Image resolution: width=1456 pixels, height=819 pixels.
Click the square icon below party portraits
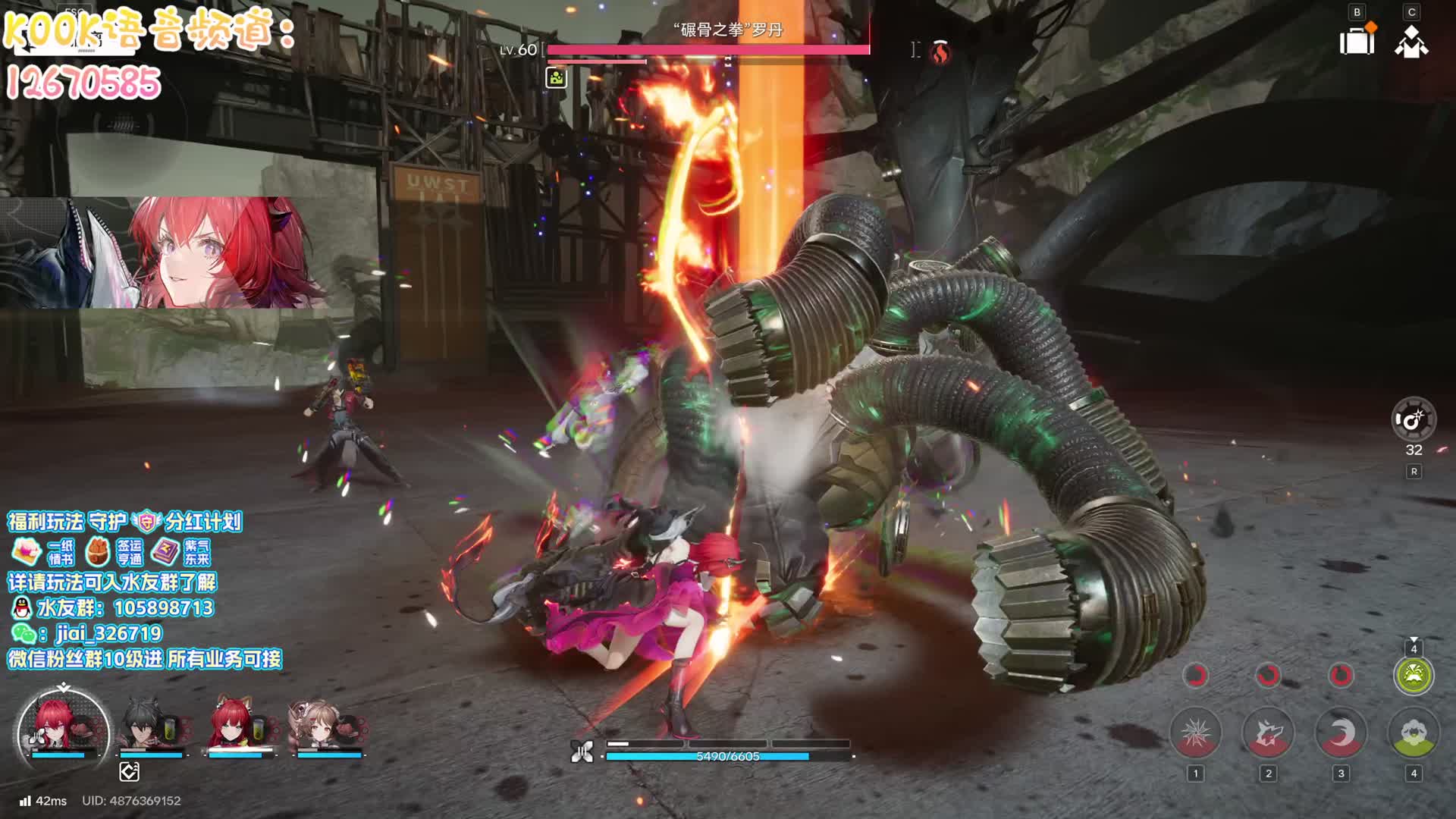click(x=129, y=772)
